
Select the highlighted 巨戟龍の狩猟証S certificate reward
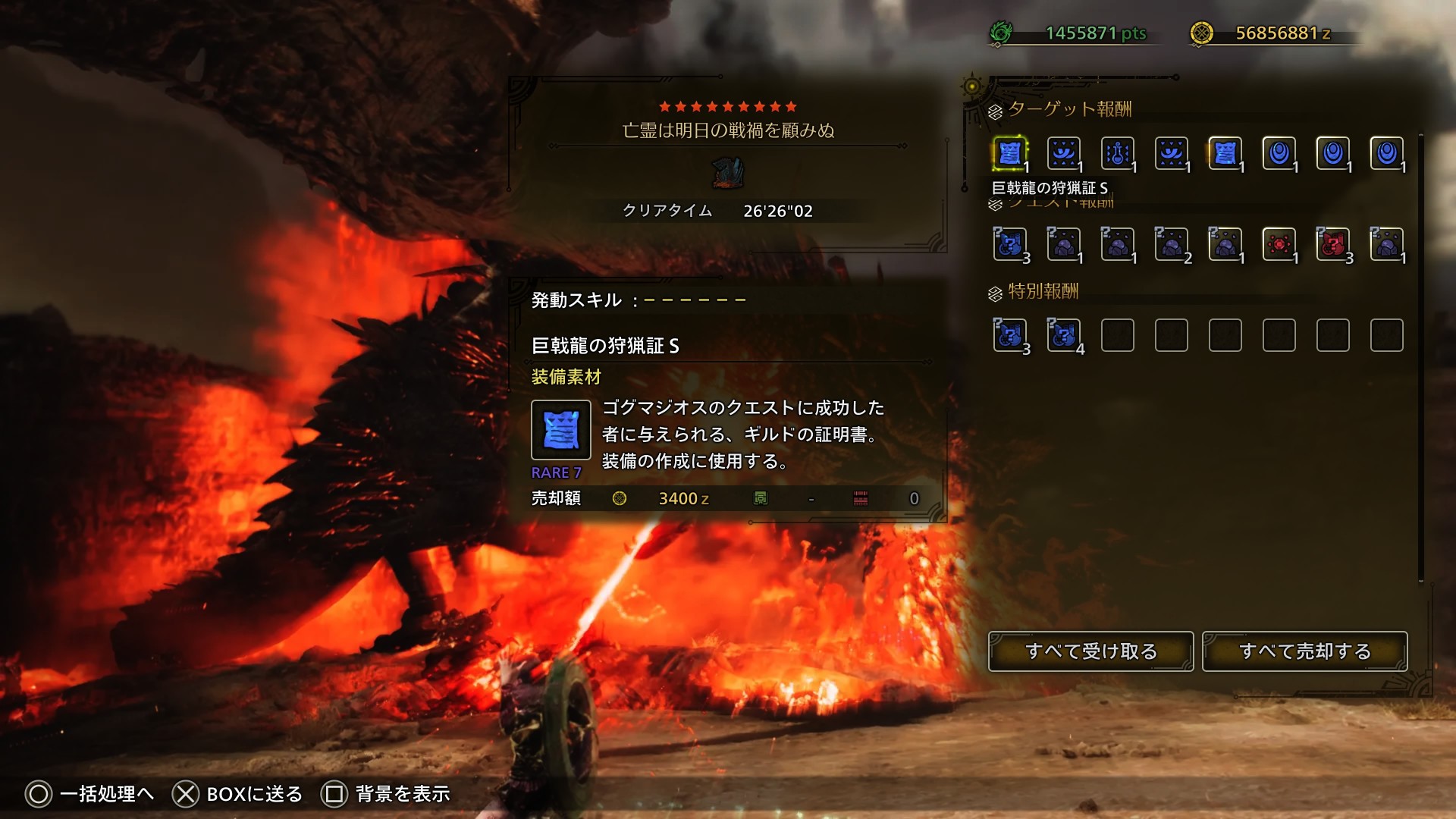1009,154
